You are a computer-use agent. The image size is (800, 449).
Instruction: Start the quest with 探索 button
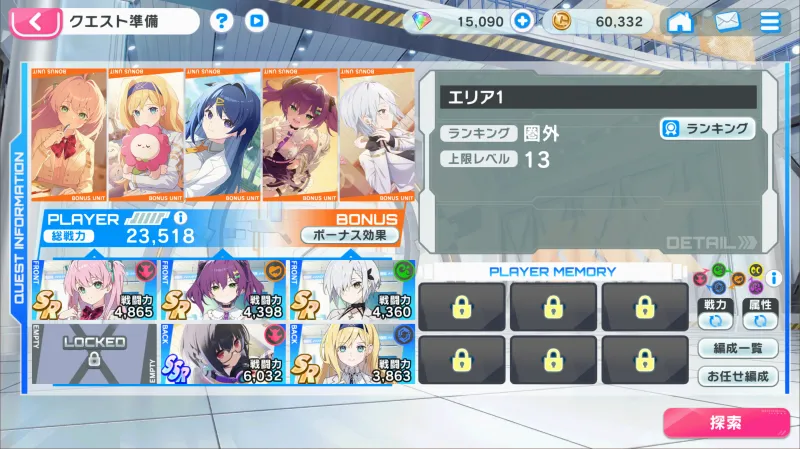tap(725, 422)
